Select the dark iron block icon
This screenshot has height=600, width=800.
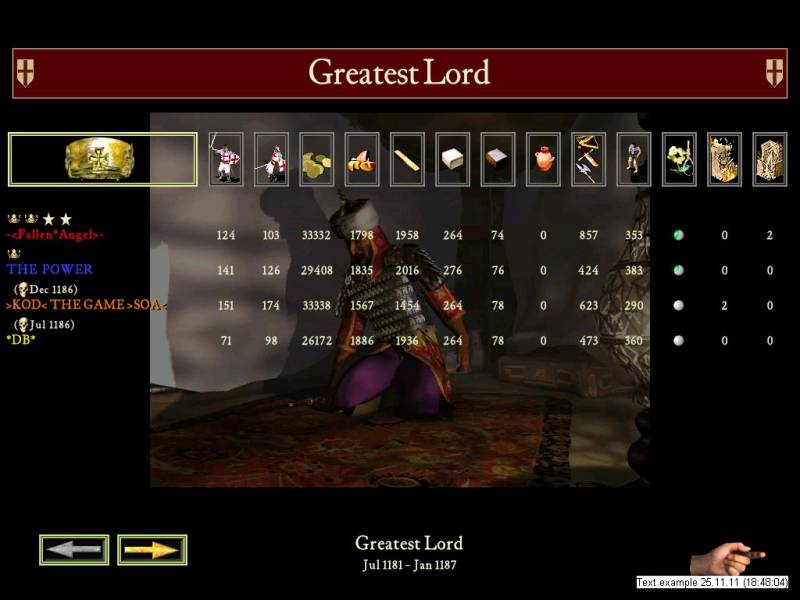coord(498,160)
